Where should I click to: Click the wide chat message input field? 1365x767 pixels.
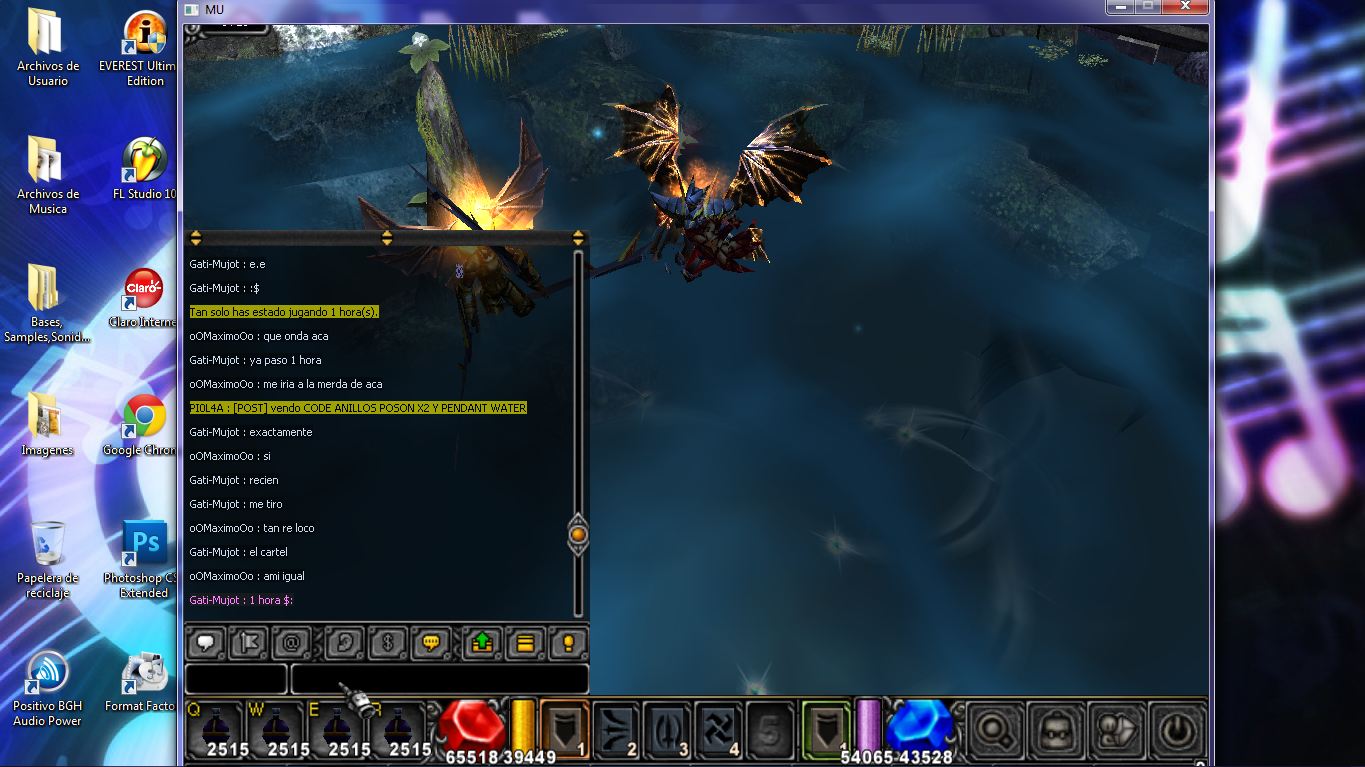[x=439, y=679]
